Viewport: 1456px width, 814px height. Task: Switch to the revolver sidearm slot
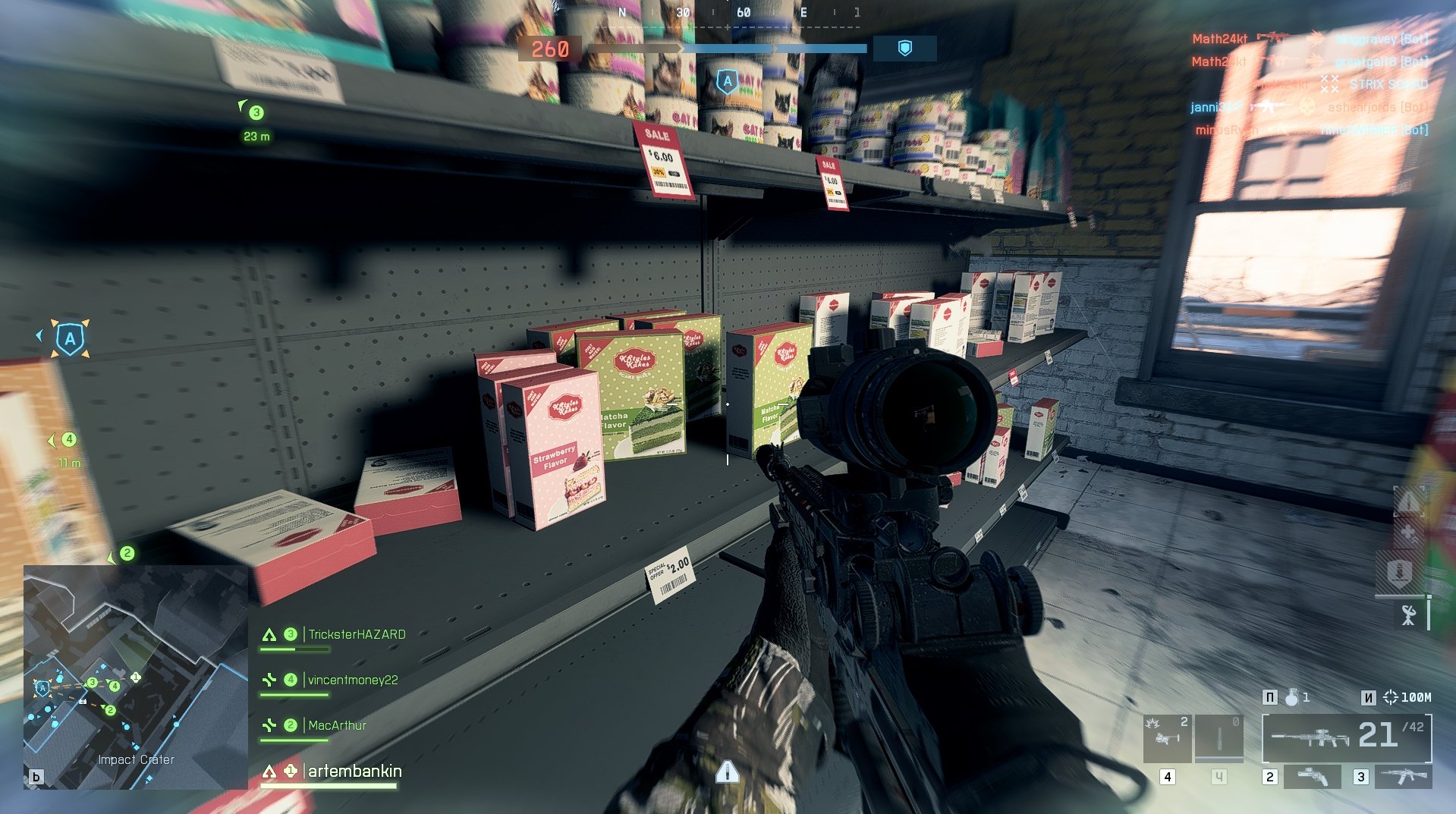[x=1313, y=776]
